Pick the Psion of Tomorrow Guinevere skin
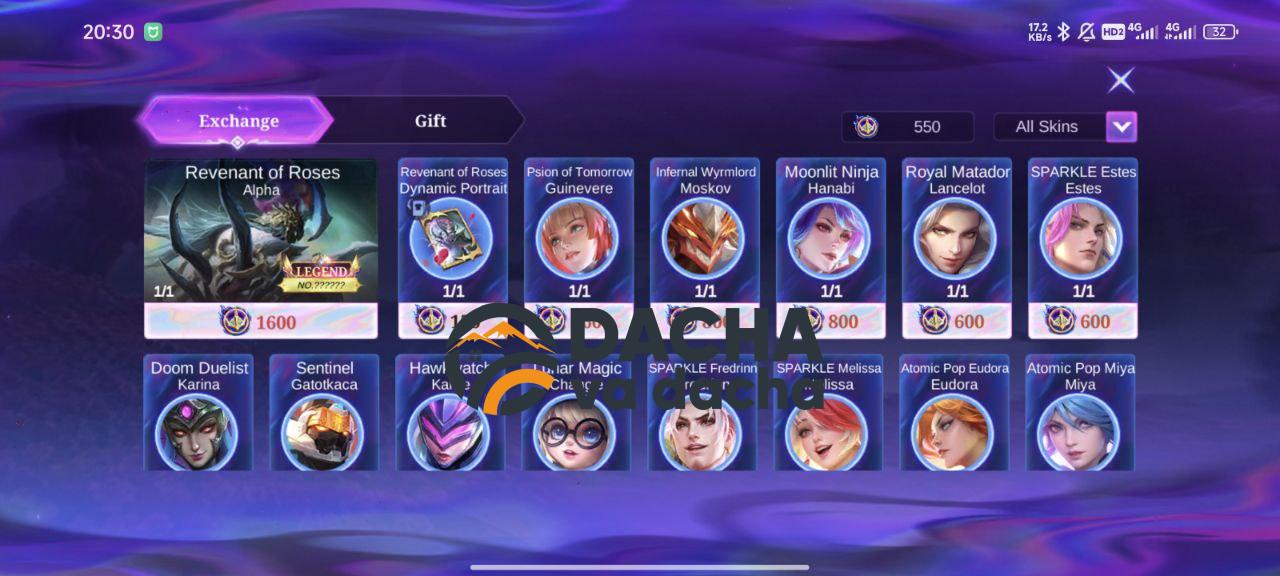 click(x=579, y=238)
